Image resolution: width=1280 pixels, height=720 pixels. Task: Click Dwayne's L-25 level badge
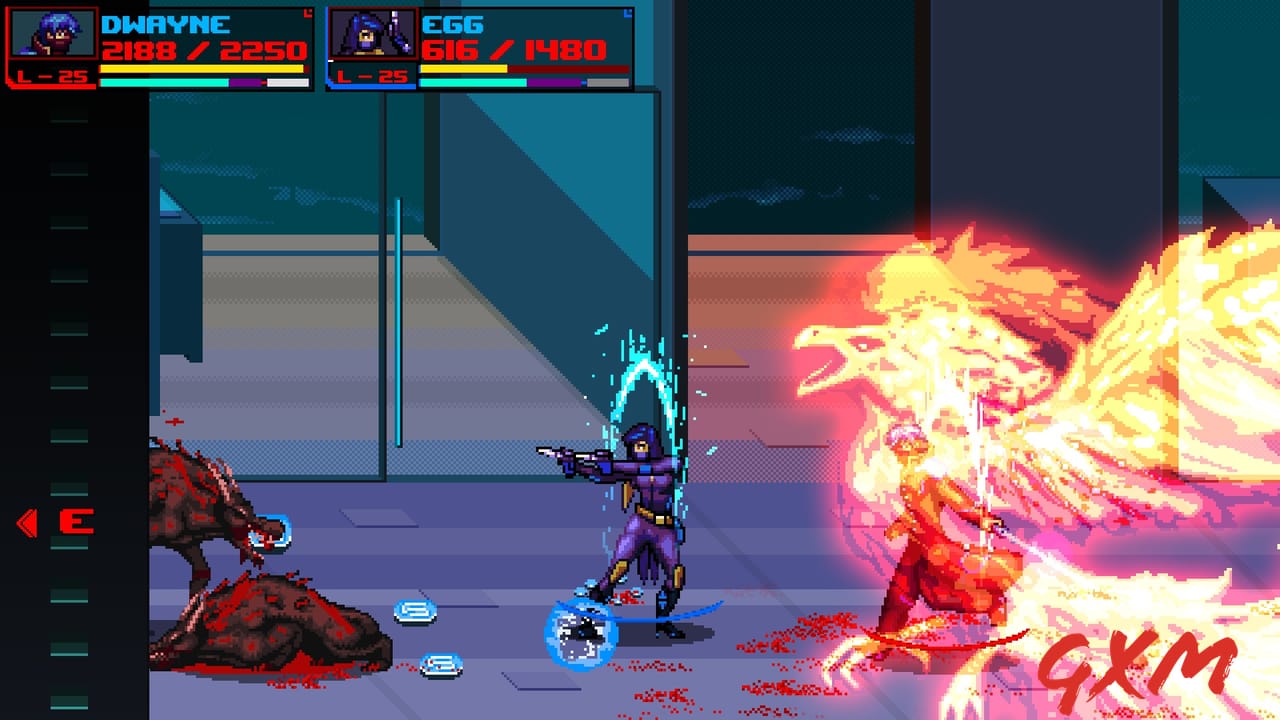pos(53,73)
